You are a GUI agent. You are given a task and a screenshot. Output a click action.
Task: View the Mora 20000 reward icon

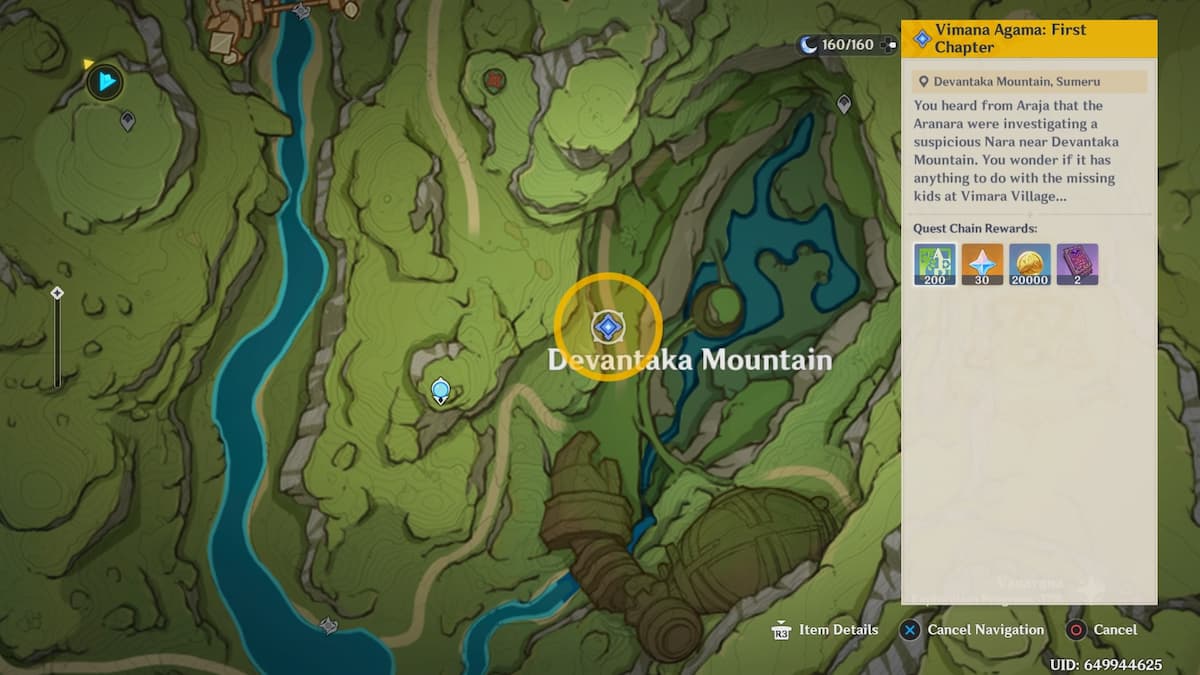1030,265
